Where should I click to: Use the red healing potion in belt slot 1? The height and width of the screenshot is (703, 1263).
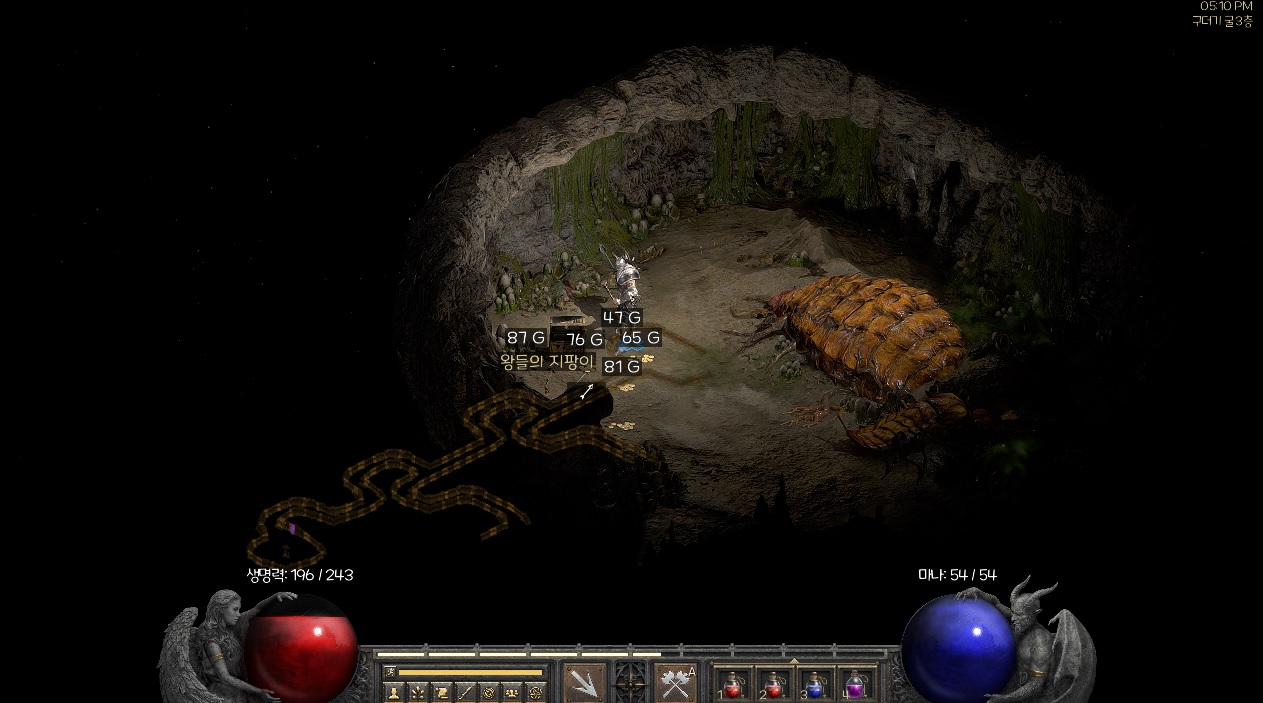point(732,685)
